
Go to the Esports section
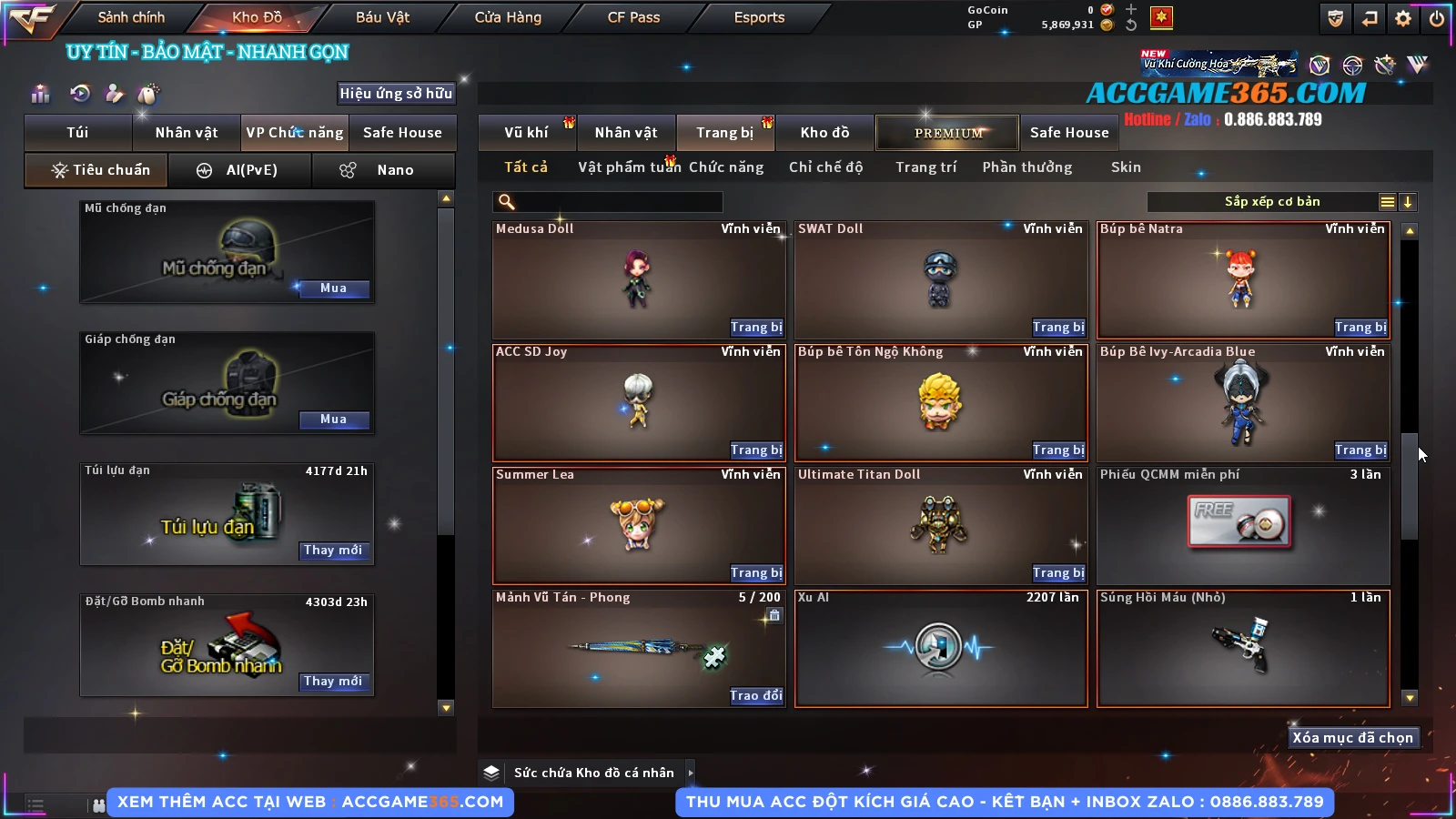coord(759,17)
